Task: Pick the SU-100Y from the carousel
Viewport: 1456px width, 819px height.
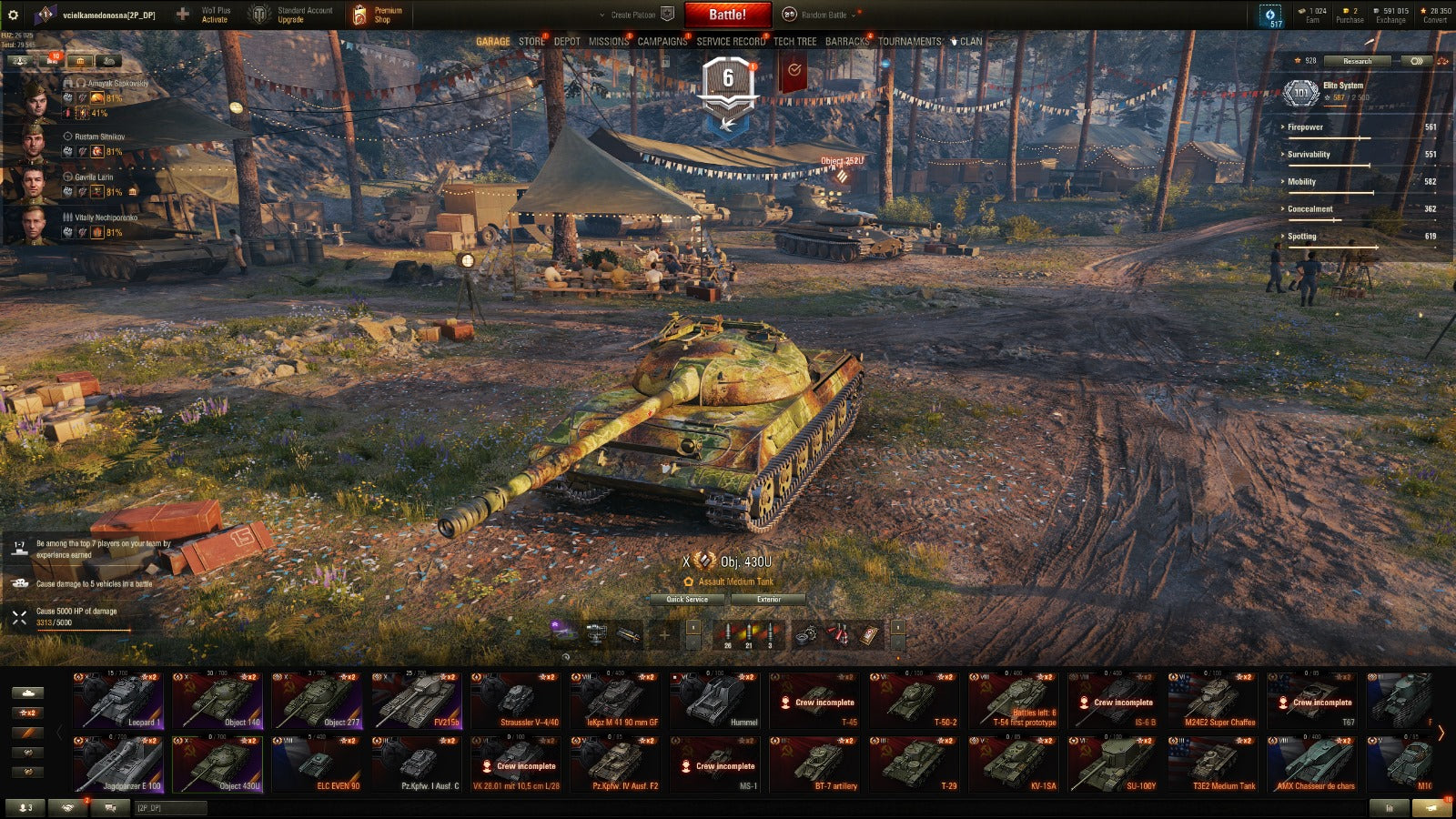Action: pos(1114,764)
